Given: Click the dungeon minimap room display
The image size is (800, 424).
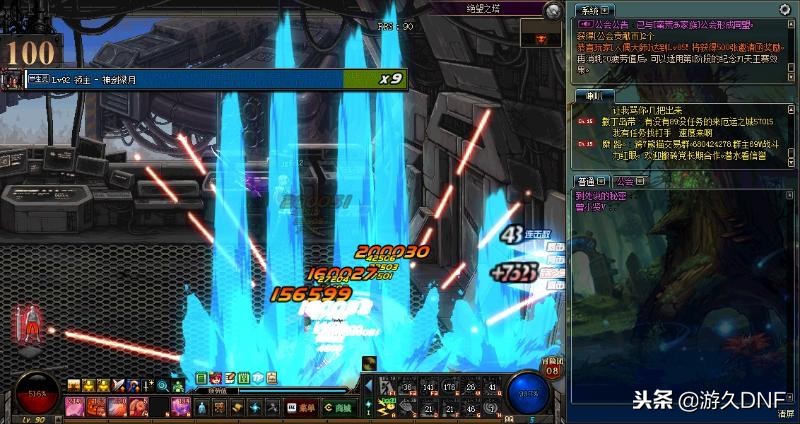Looking at the screenshot, I should coord(542,35).
